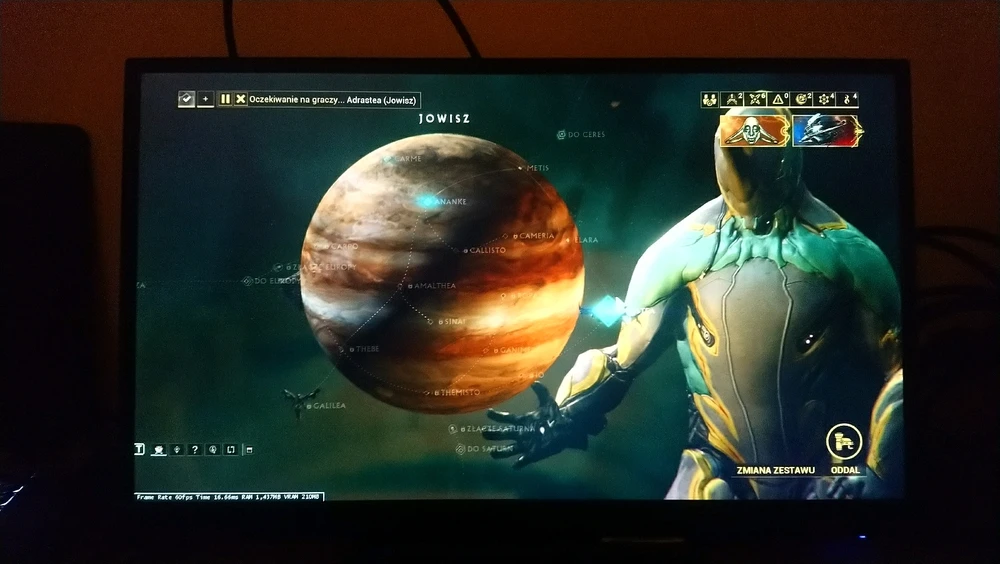Open the blue-red ship event banner
The width and height of the screenshot is (1000, 564).
click(827, 130)
